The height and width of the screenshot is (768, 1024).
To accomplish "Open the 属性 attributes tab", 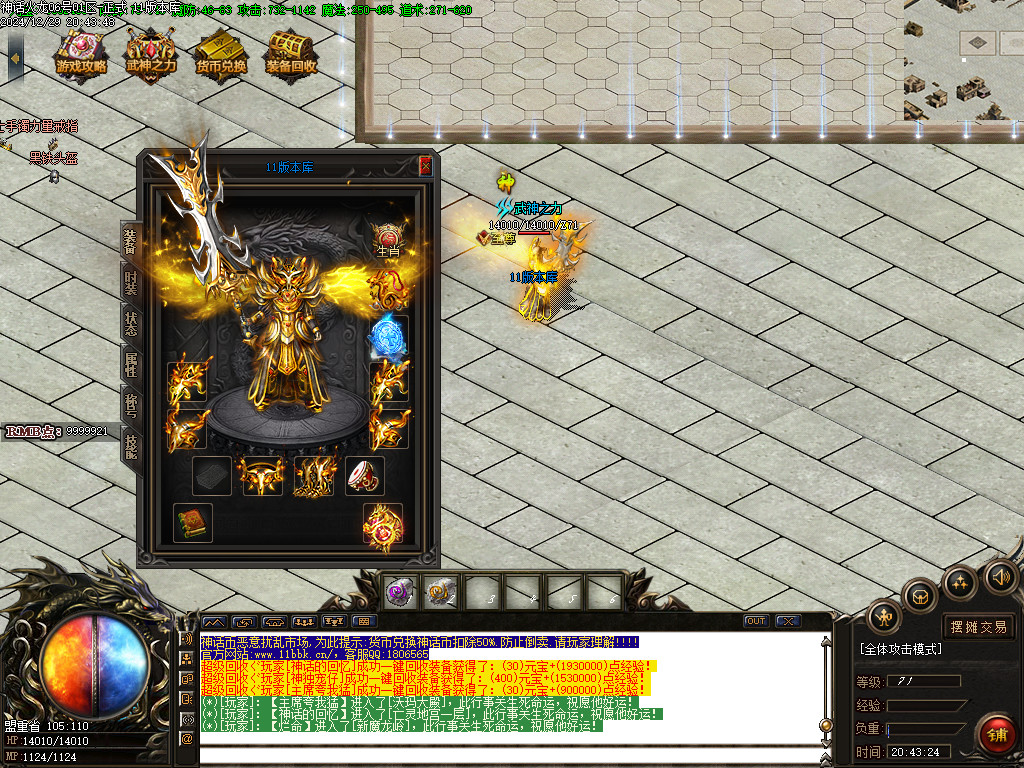I will pyautogui.click(x=131, y=364).
